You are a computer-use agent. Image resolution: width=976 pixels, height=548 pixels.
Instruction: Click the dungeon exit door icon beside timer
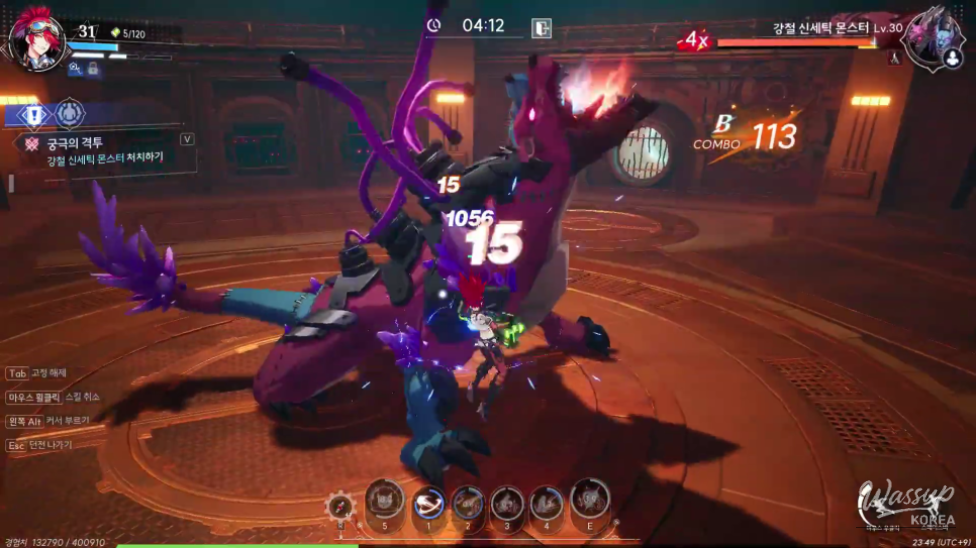pyautogui.click(x=541, y=27)
